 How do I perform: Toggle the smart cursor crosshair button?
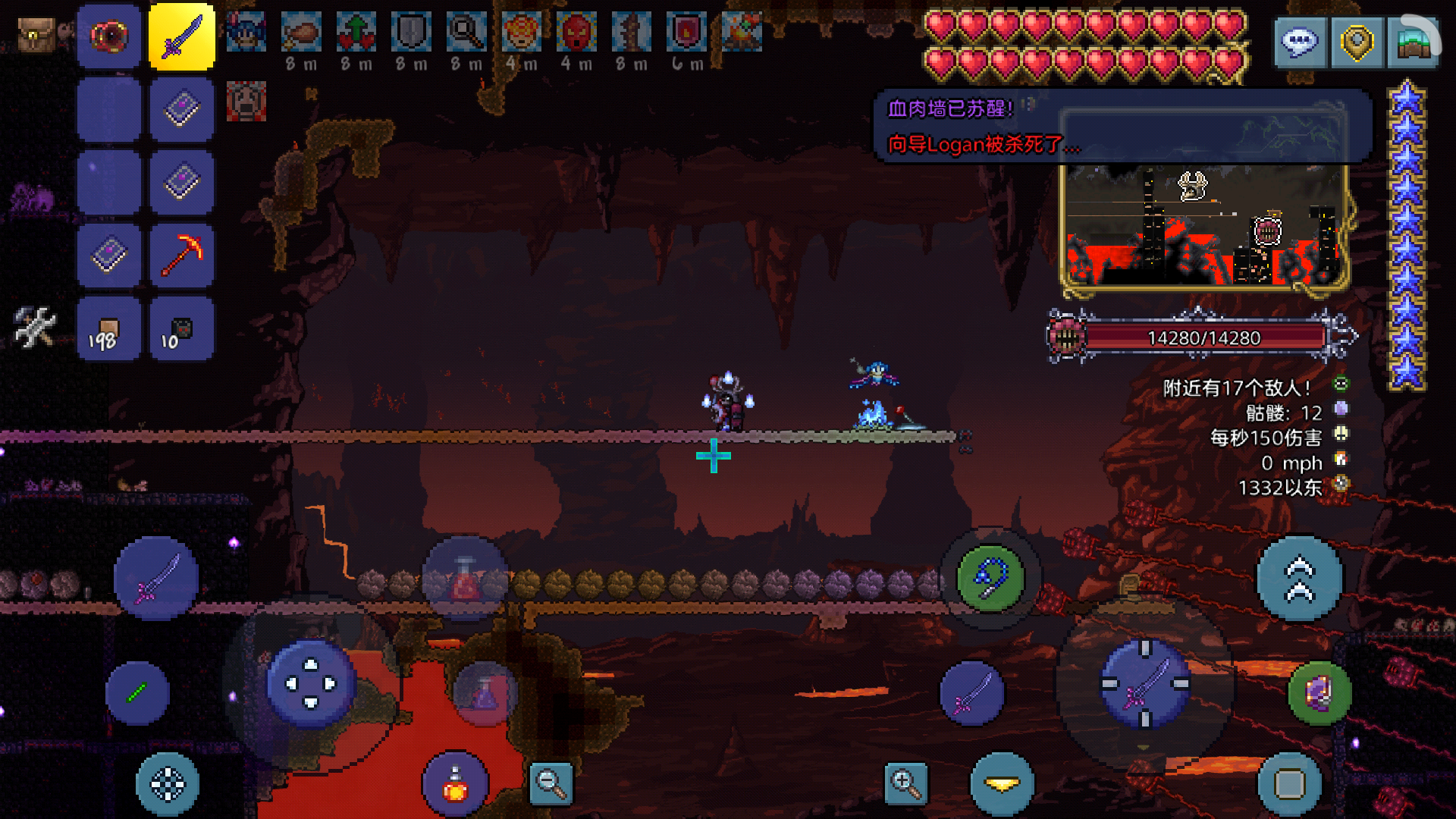168,784
